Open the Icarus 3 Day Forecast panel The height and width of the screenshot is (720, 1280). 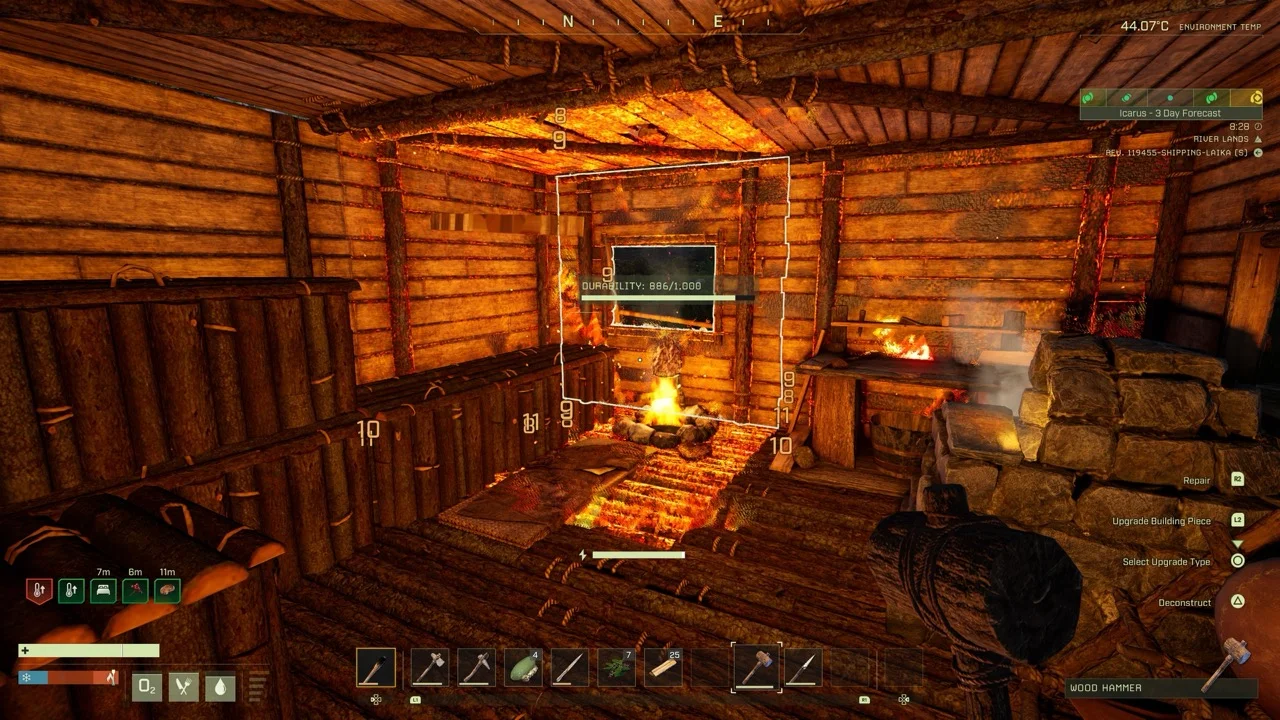(1170, 113)
